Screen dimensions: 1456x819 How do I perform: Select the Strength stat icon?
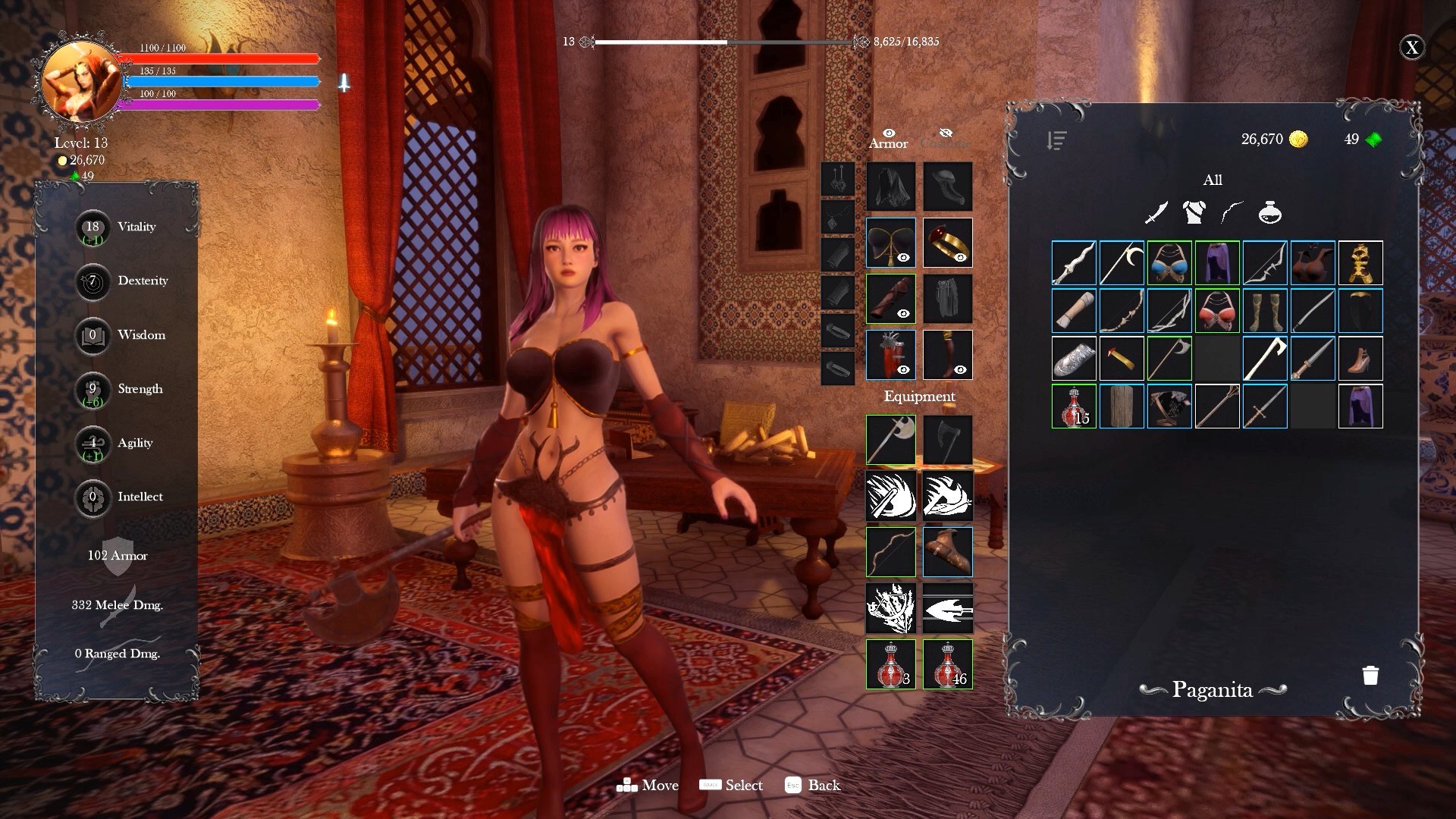pos(92,391)
